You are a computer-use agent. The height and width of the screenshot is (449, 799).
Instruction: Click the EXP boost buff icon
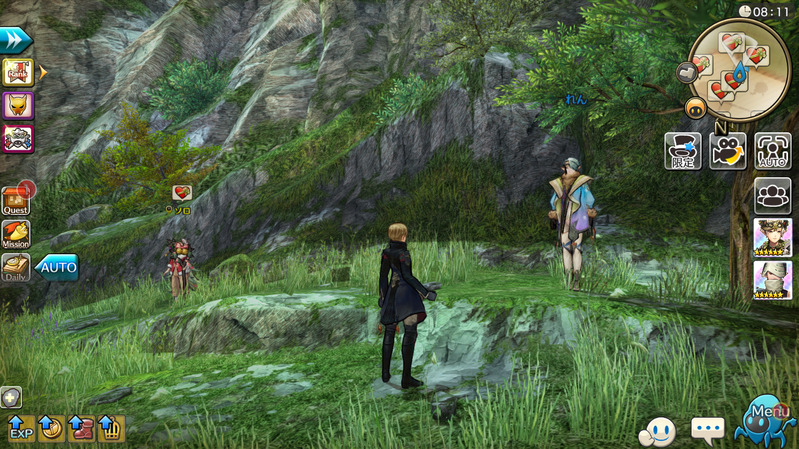[20, 429]
